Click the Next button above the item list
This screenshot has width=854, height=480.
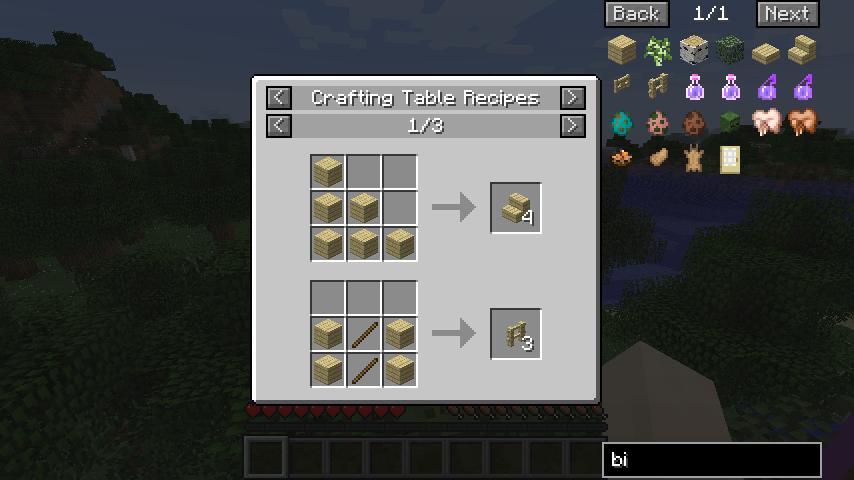pos(787,14)
